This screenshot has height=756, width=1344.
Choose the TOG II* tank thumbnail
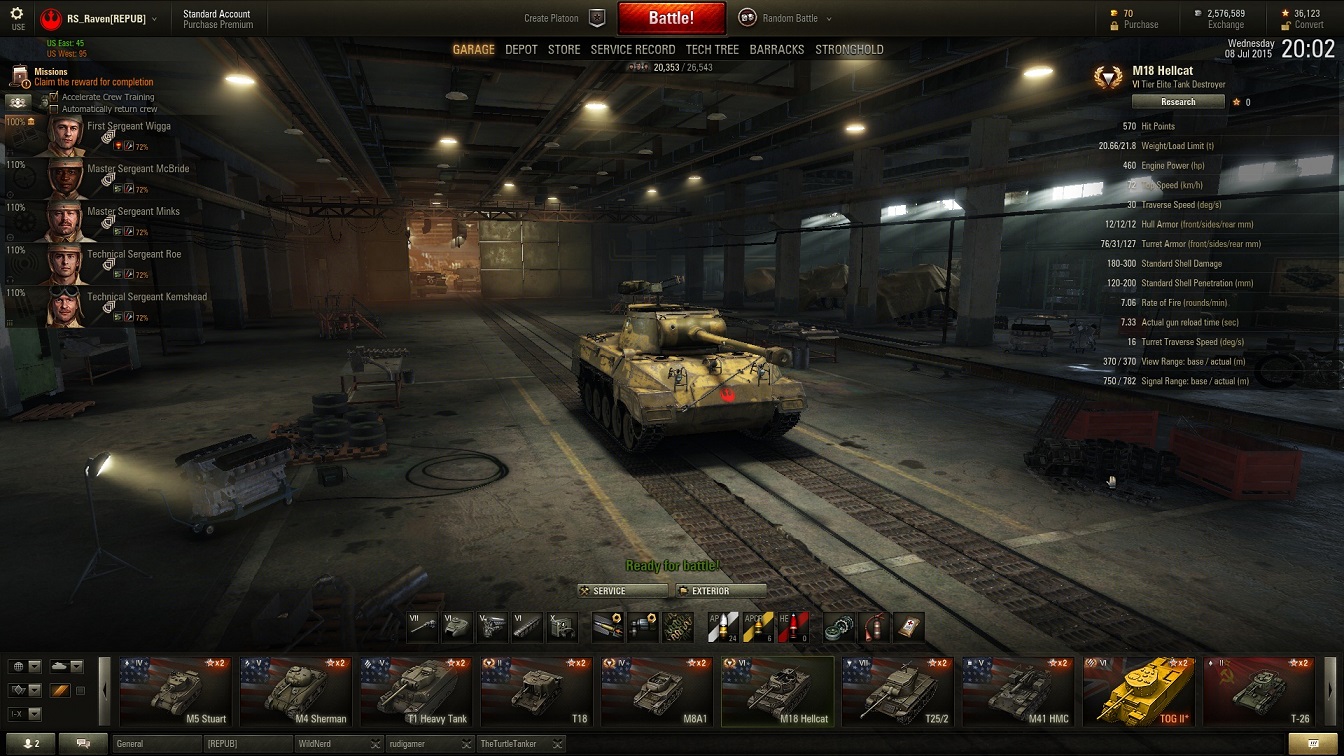(1139, 691)
